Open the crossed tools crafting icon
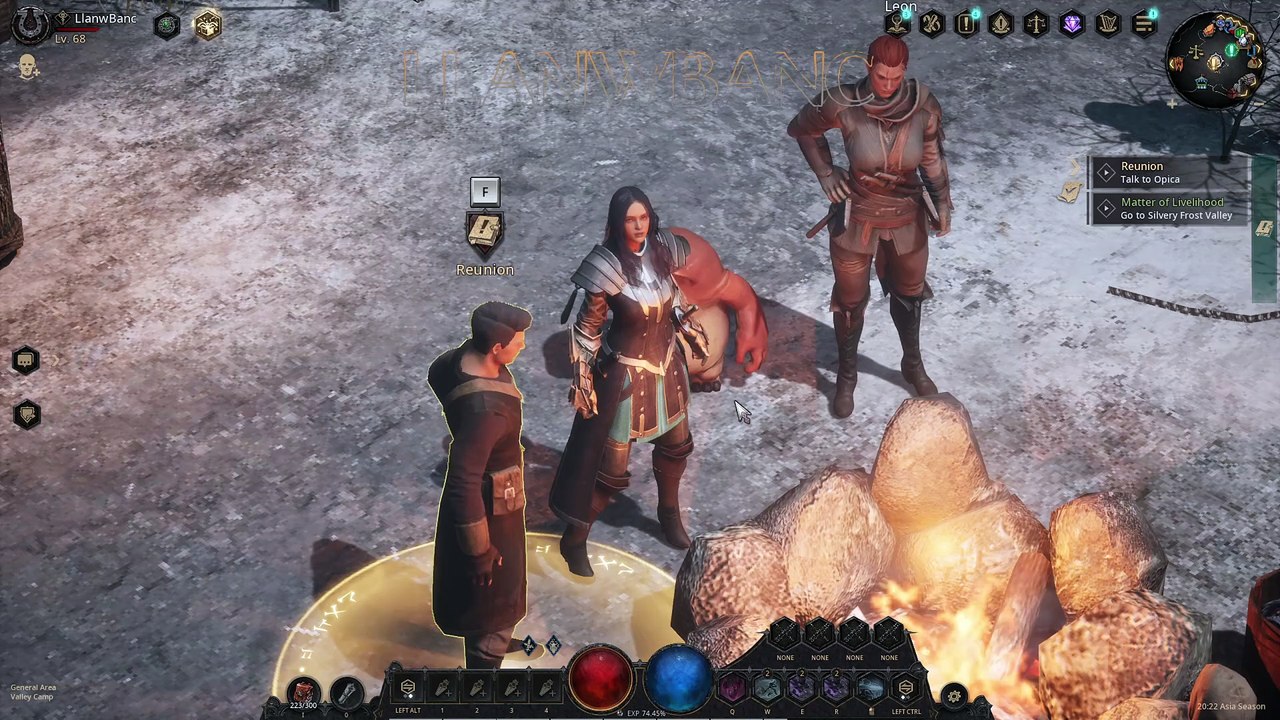This screenshot has width=1280, height=720. pyautogui.click(x=932, y=24)
